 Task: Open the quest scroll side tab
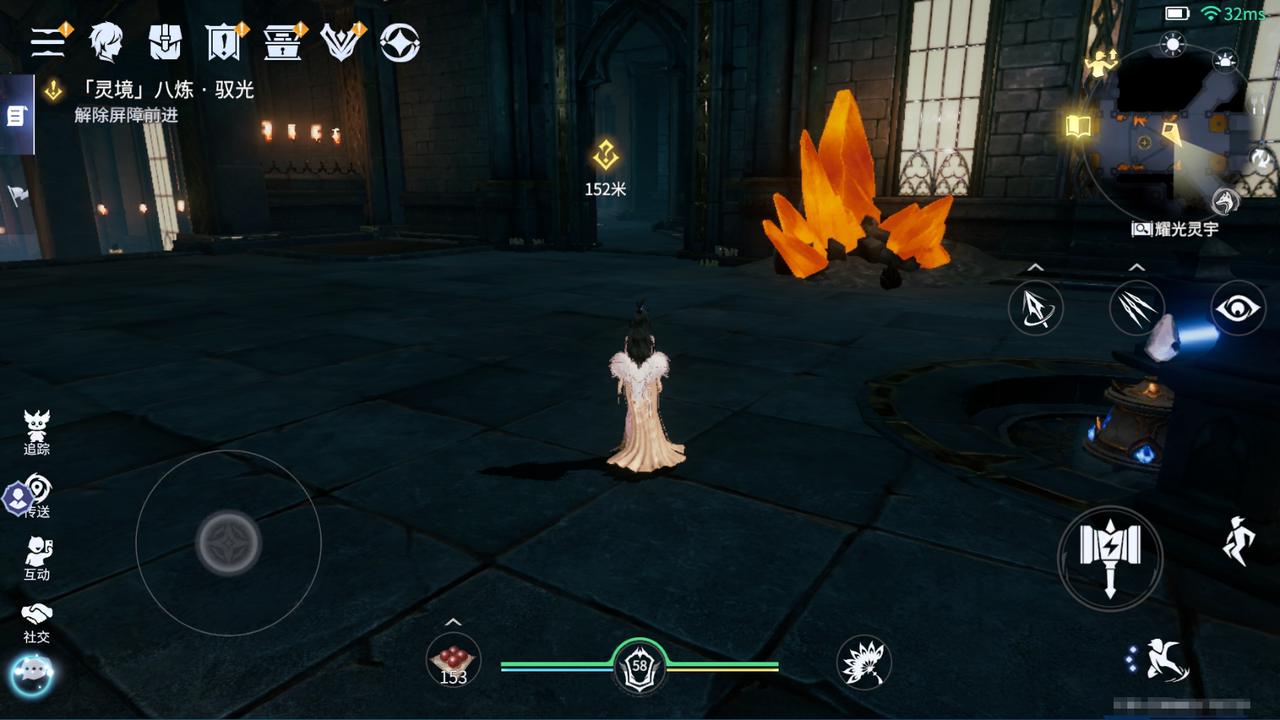(x=16, y=116)
